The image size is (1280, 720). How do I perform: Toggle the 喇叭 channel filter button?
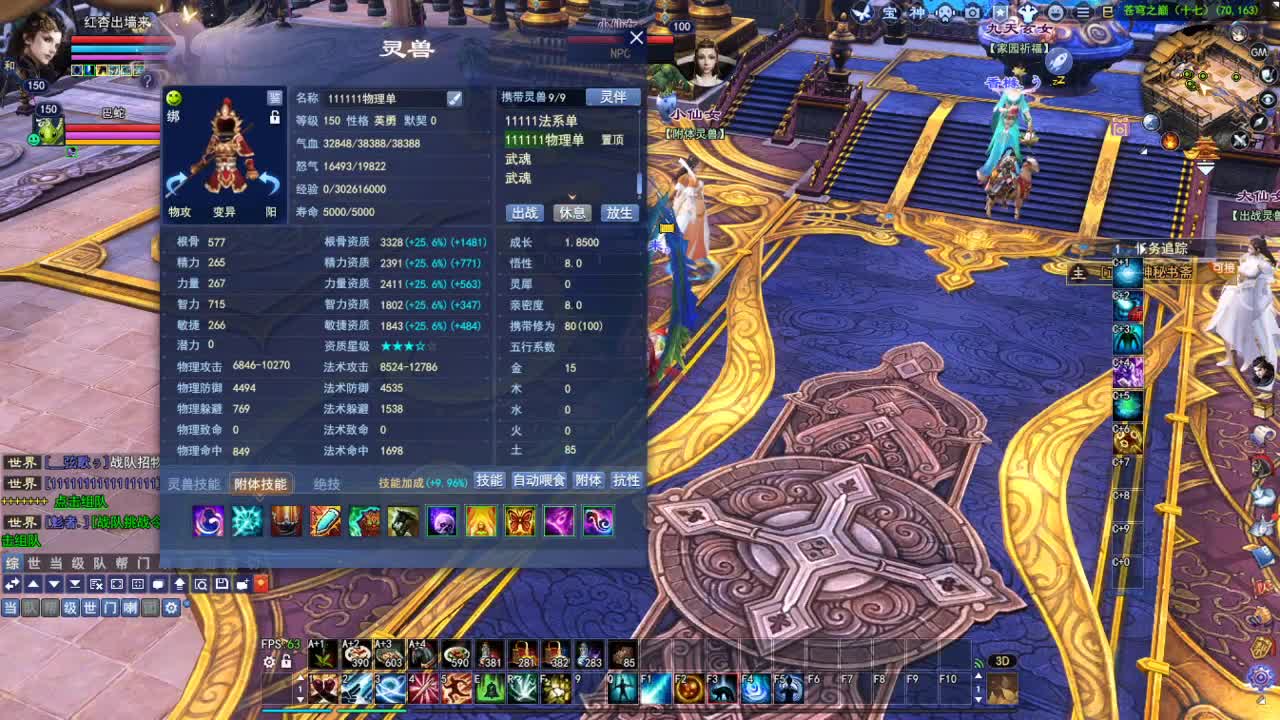pos(131,607)
